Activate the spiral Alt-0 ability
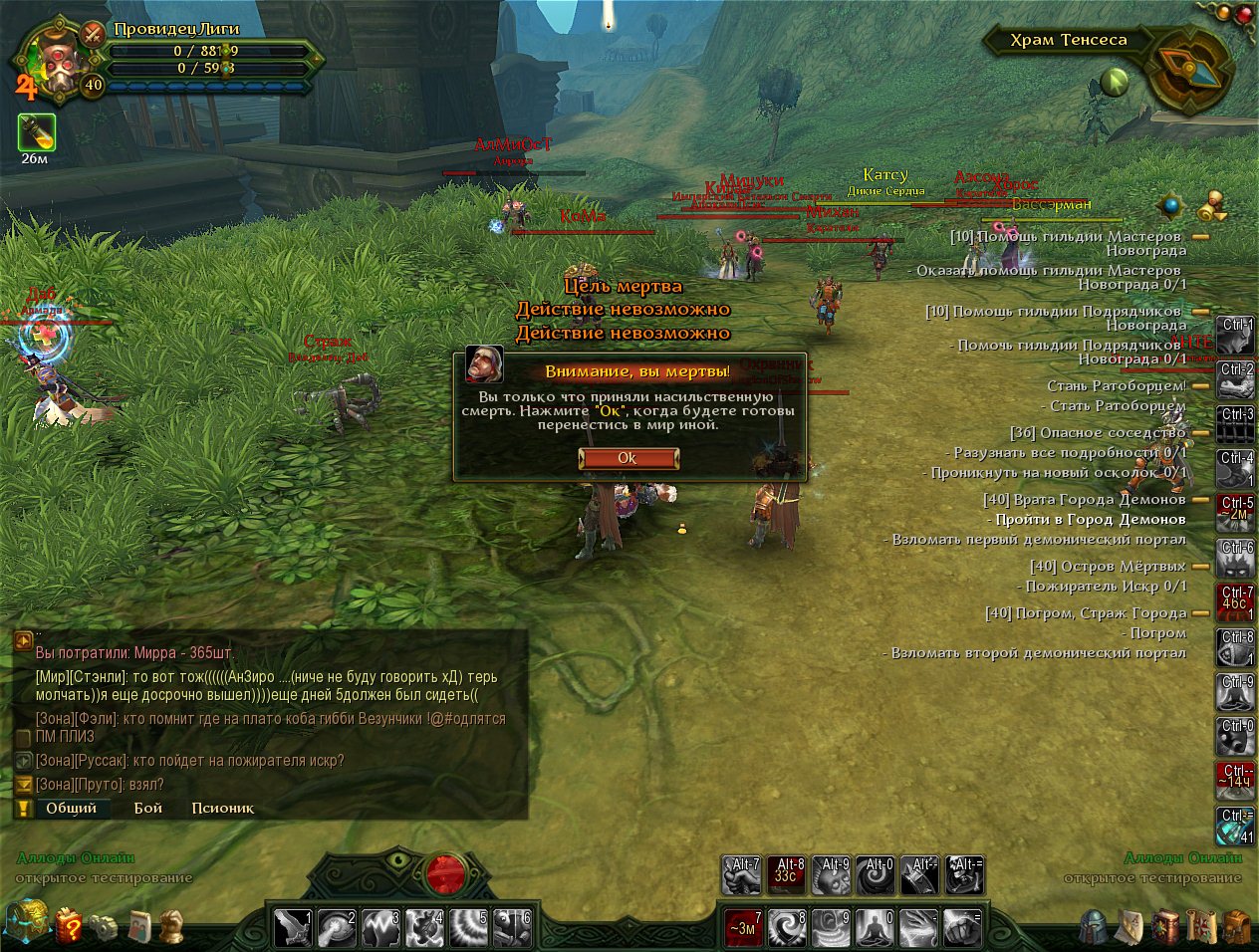Image resolution: width=1259 pixels, height=952 pixels. point(878,875)
